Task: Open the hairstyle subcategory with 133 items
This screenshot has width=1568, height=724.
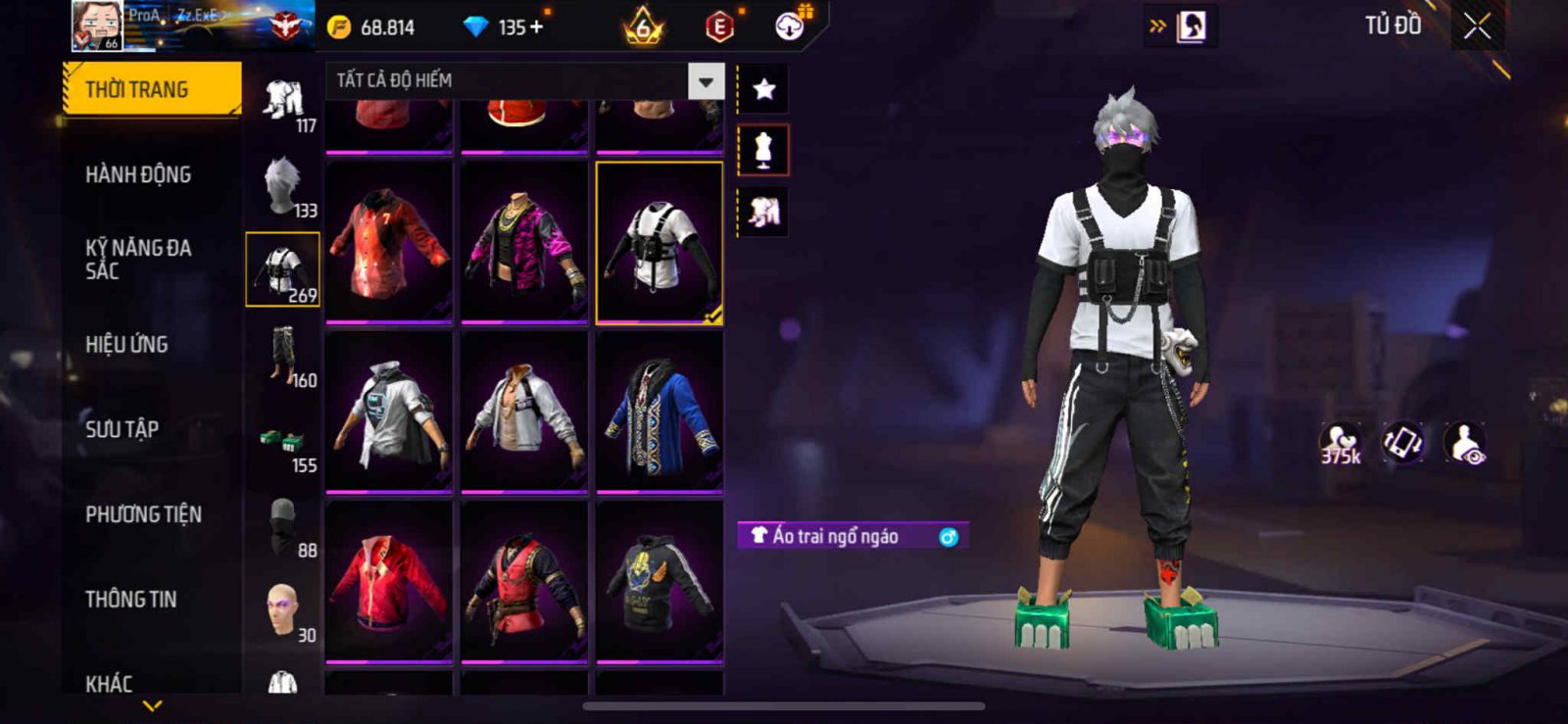Action: [283, 185]
